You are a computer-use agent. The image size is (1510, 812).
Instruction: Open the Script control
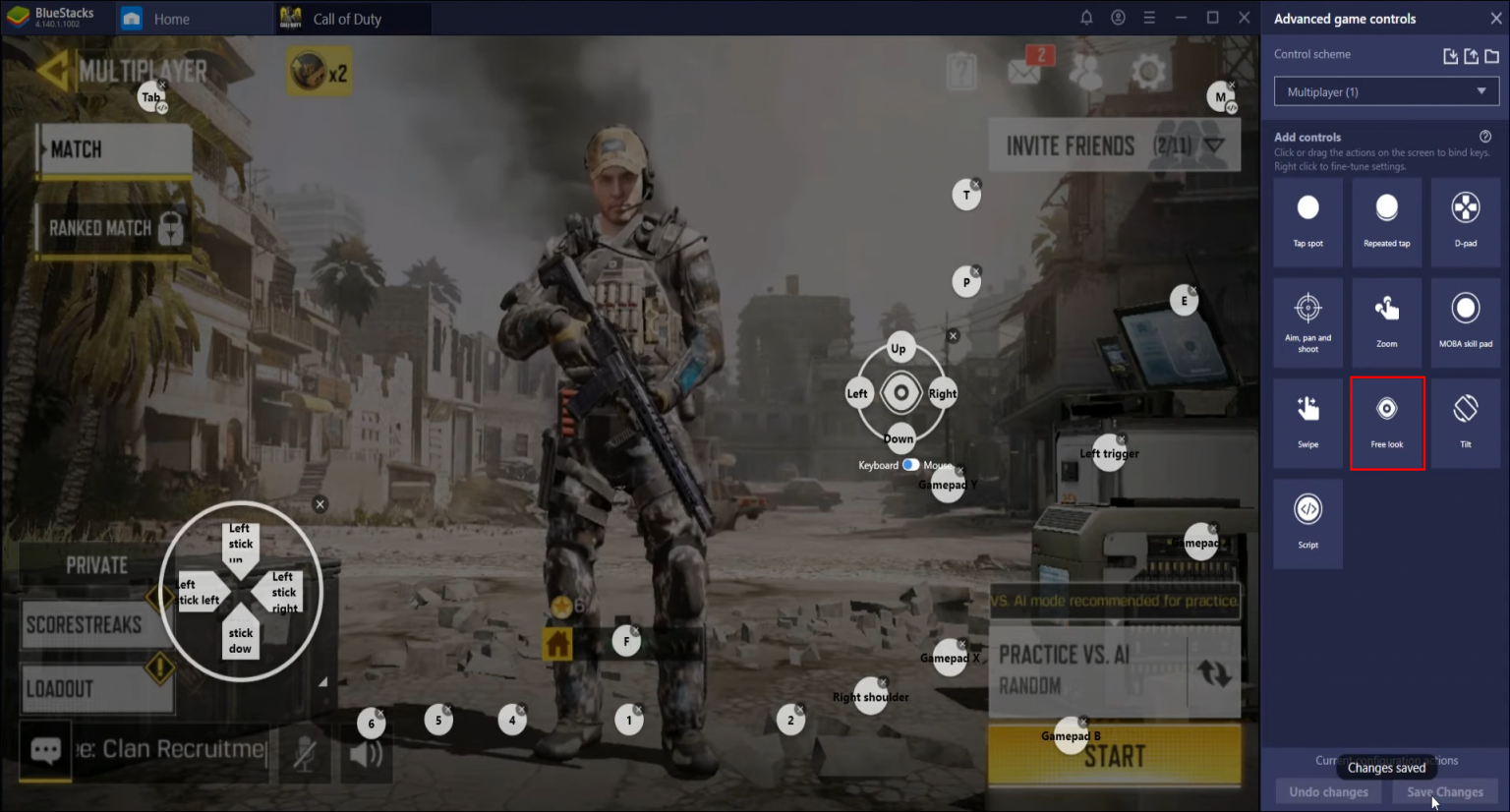coord(1307,523)
